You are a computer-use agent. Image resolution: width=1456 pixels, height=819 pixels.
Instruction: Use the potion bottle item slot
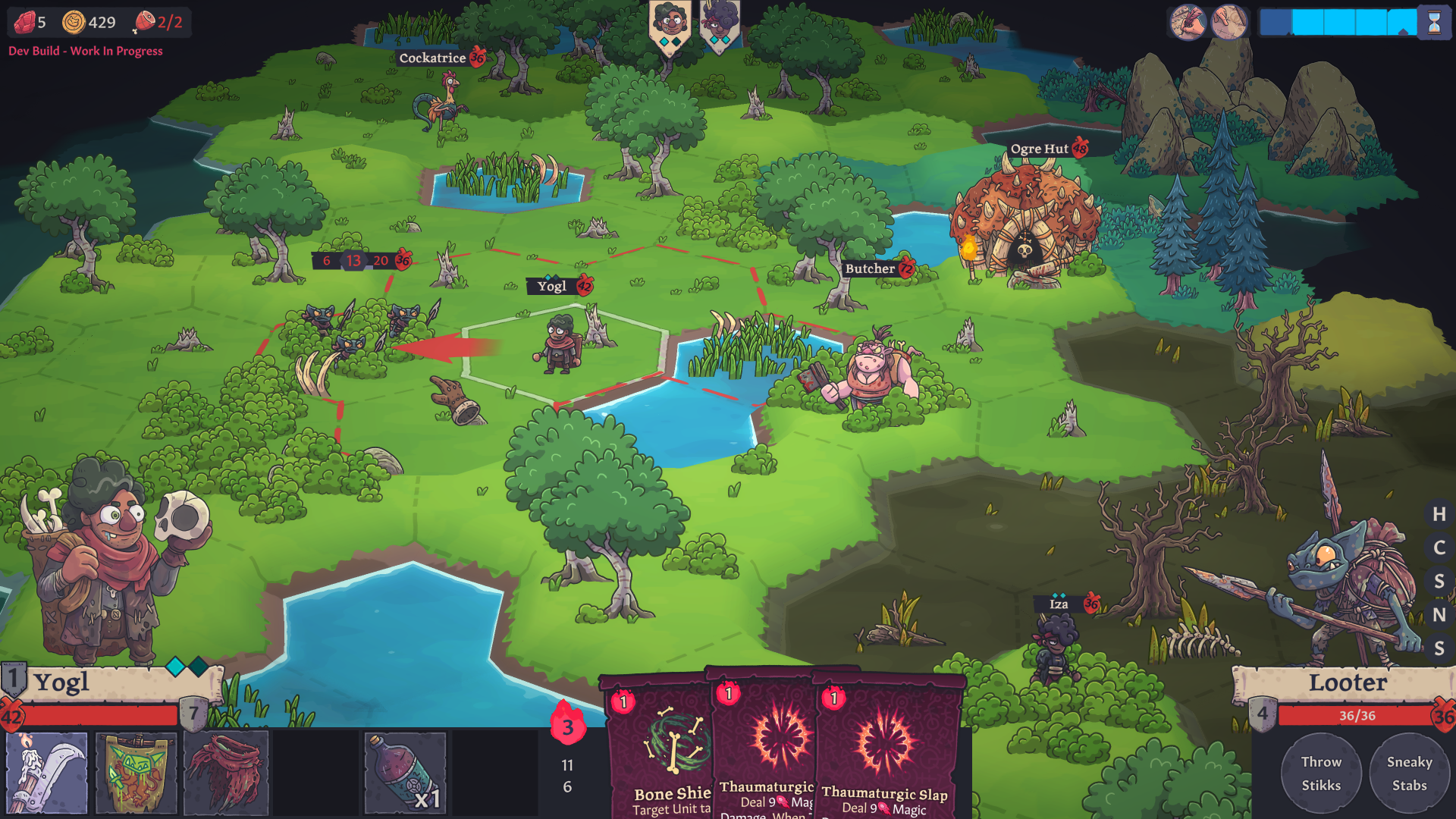(x=406, y=773)
